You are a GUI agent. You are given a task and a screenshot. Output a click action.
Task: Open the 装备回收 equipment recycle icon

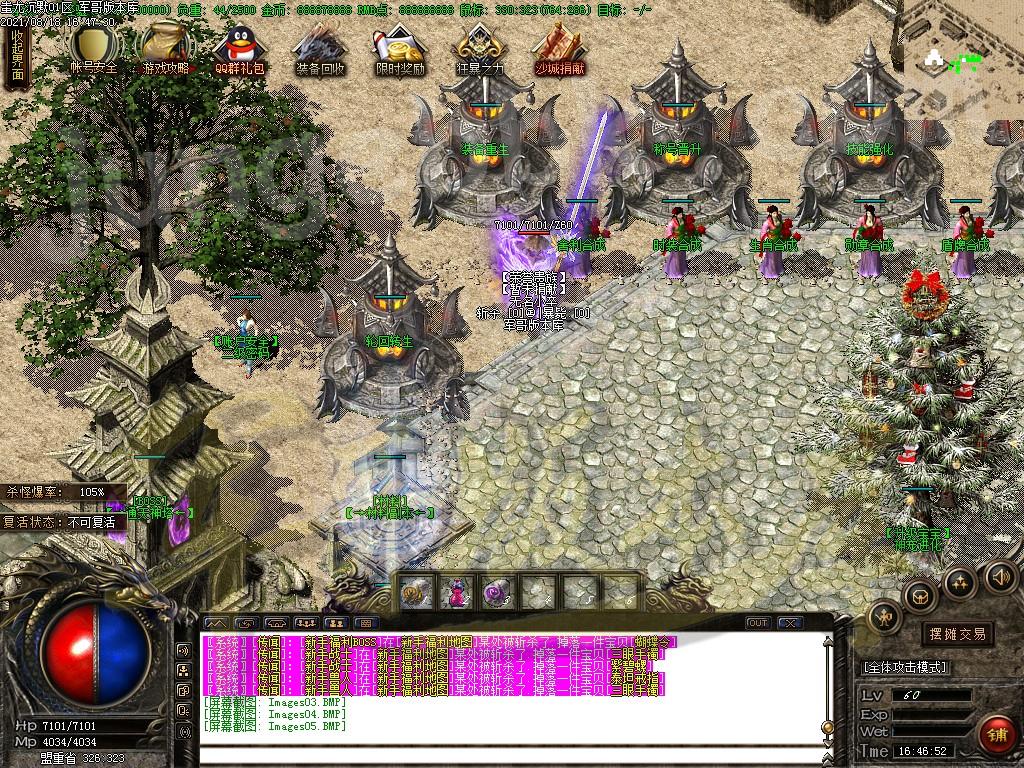(x=320, y=48)
